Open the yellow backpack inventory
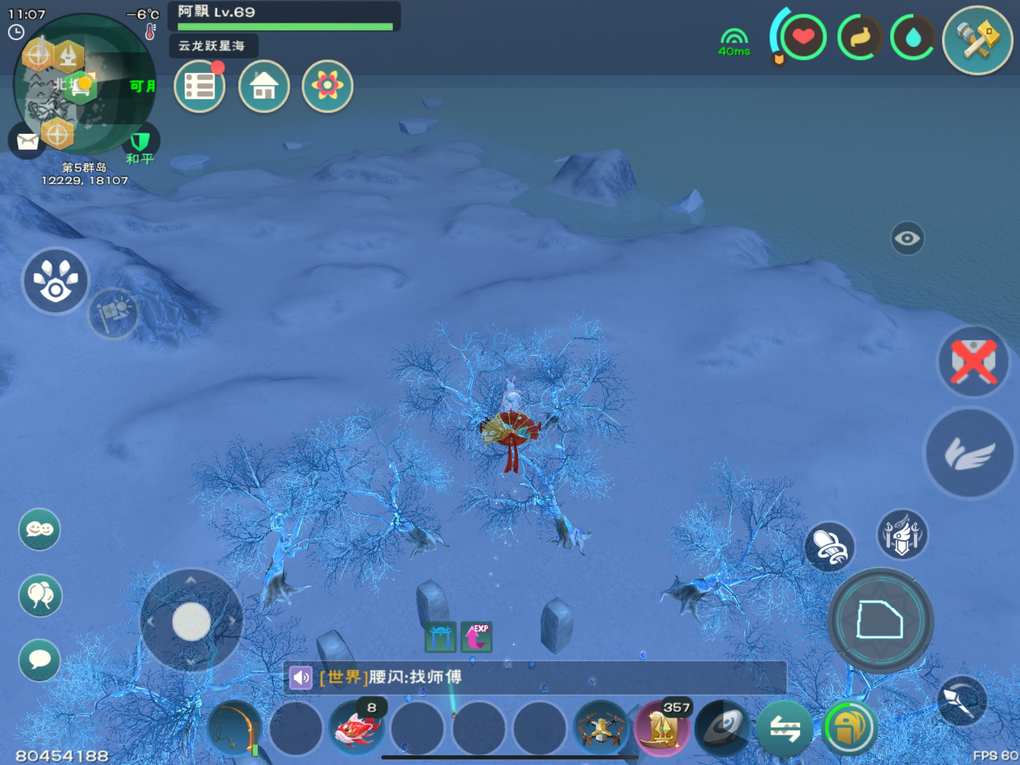The image size is (1020, 765). [x=848, y=728]
